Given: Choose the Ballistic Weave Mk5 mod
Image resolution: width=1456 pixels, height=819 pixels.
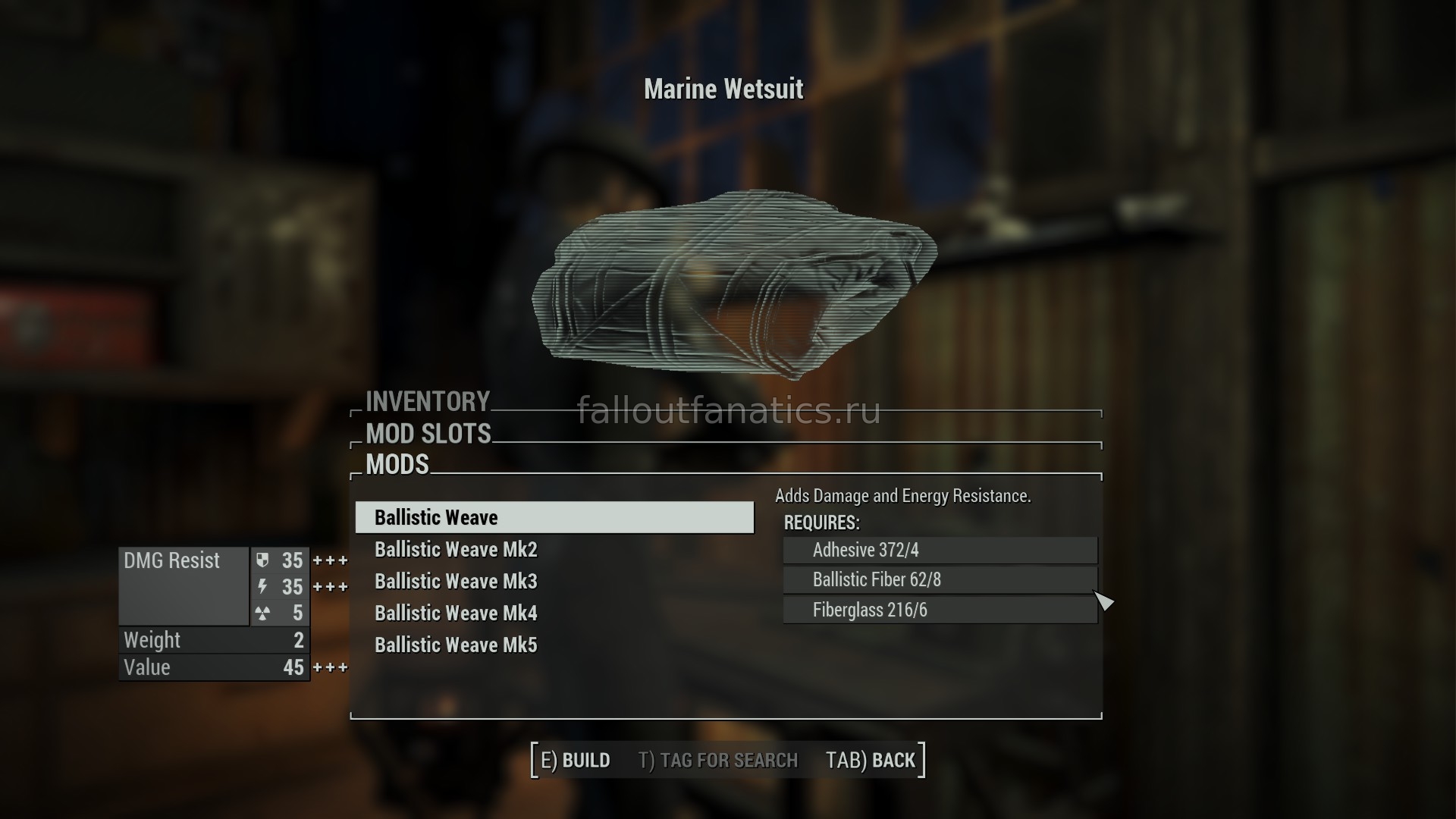Looking at the screenshot, I should 456,645.
